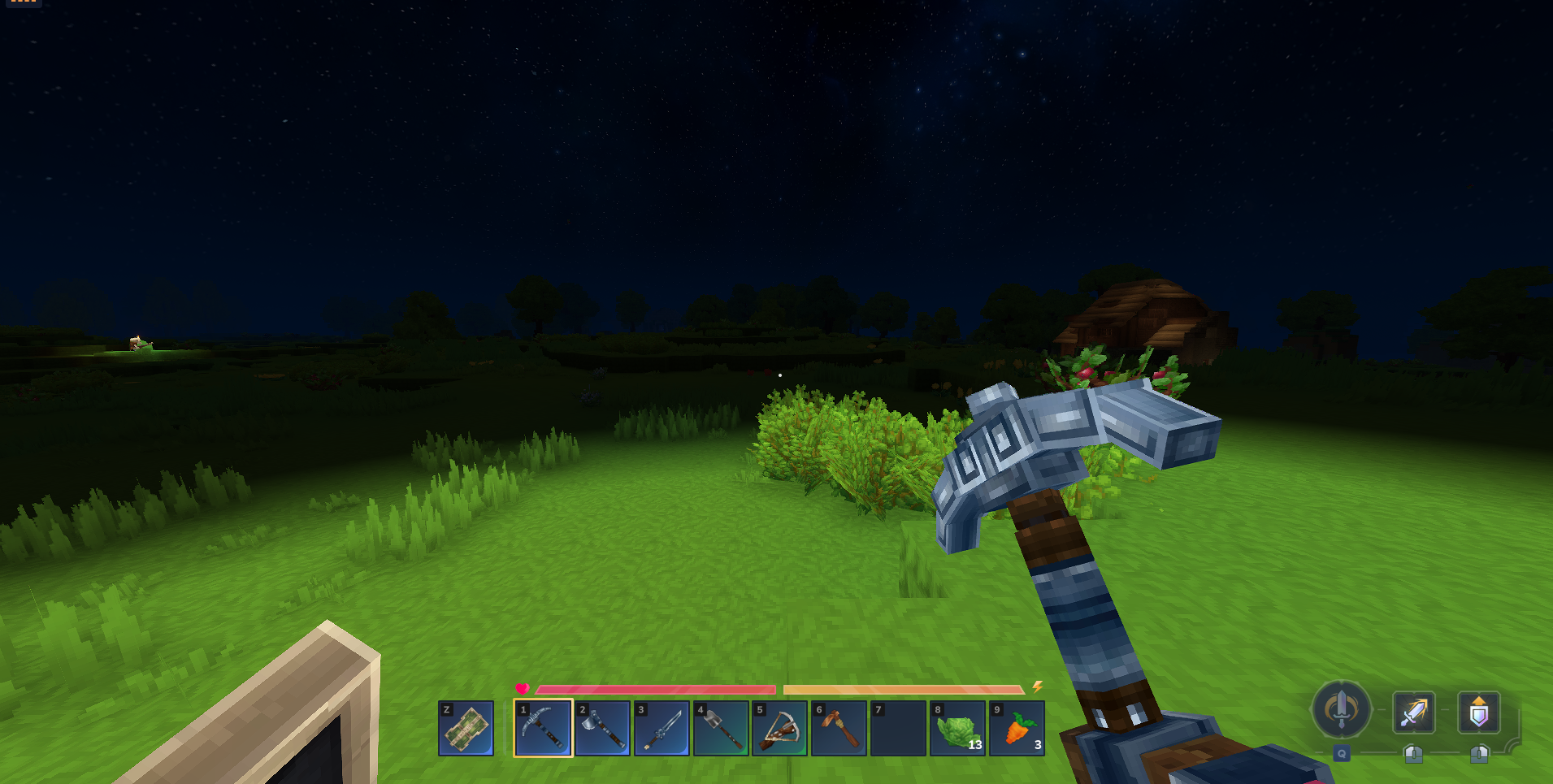Click the shield with arrow ability icon
This screenshot has width=1553, height=784.
(1478, 713)
